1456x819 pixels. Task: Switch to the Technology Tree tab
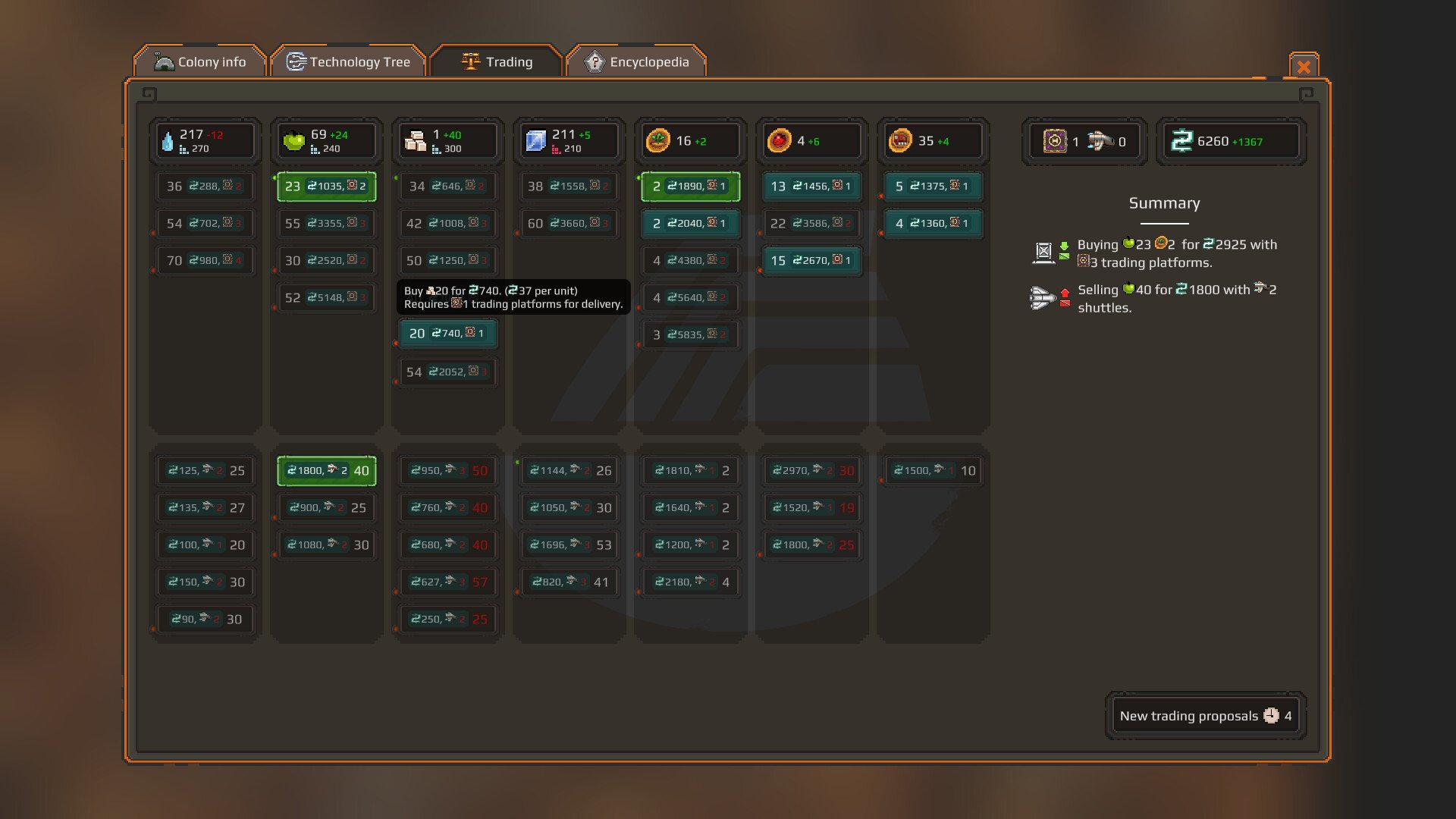pos(348,62)
